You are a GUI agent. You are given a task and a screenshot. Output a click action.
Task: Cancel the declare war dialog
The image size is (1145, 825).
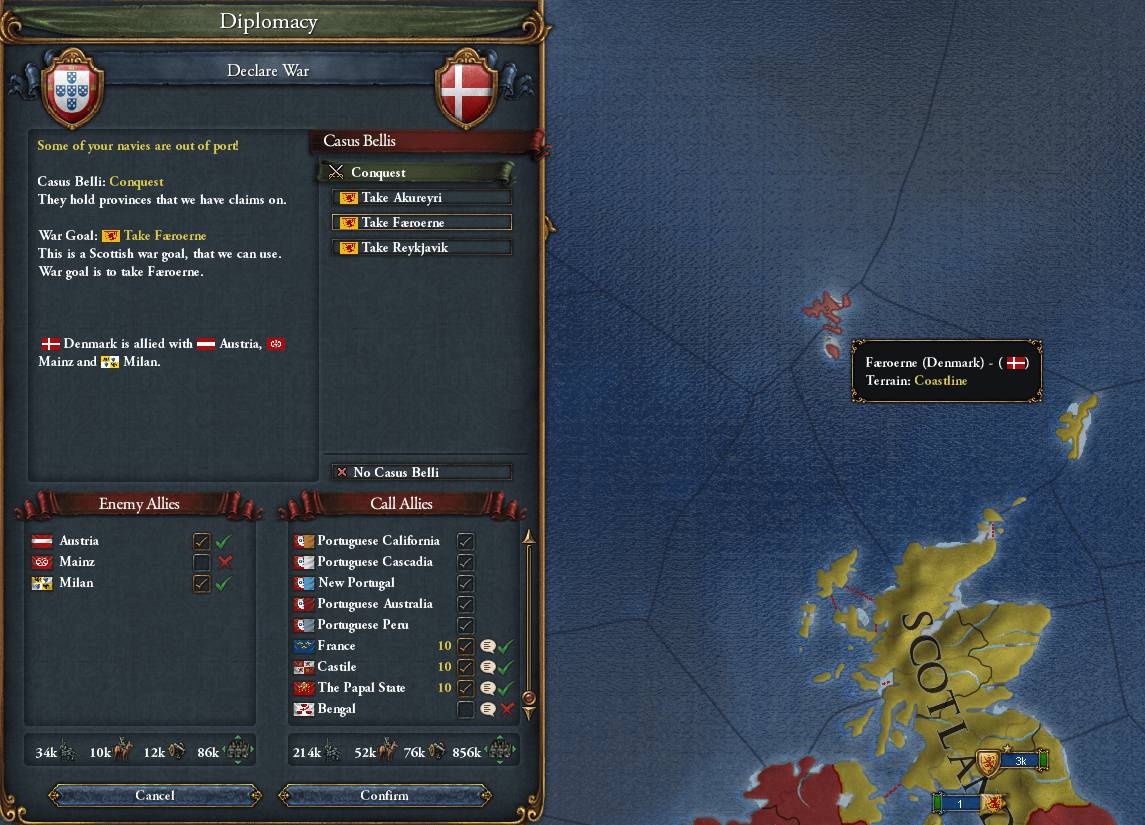(x=155, y=796)
